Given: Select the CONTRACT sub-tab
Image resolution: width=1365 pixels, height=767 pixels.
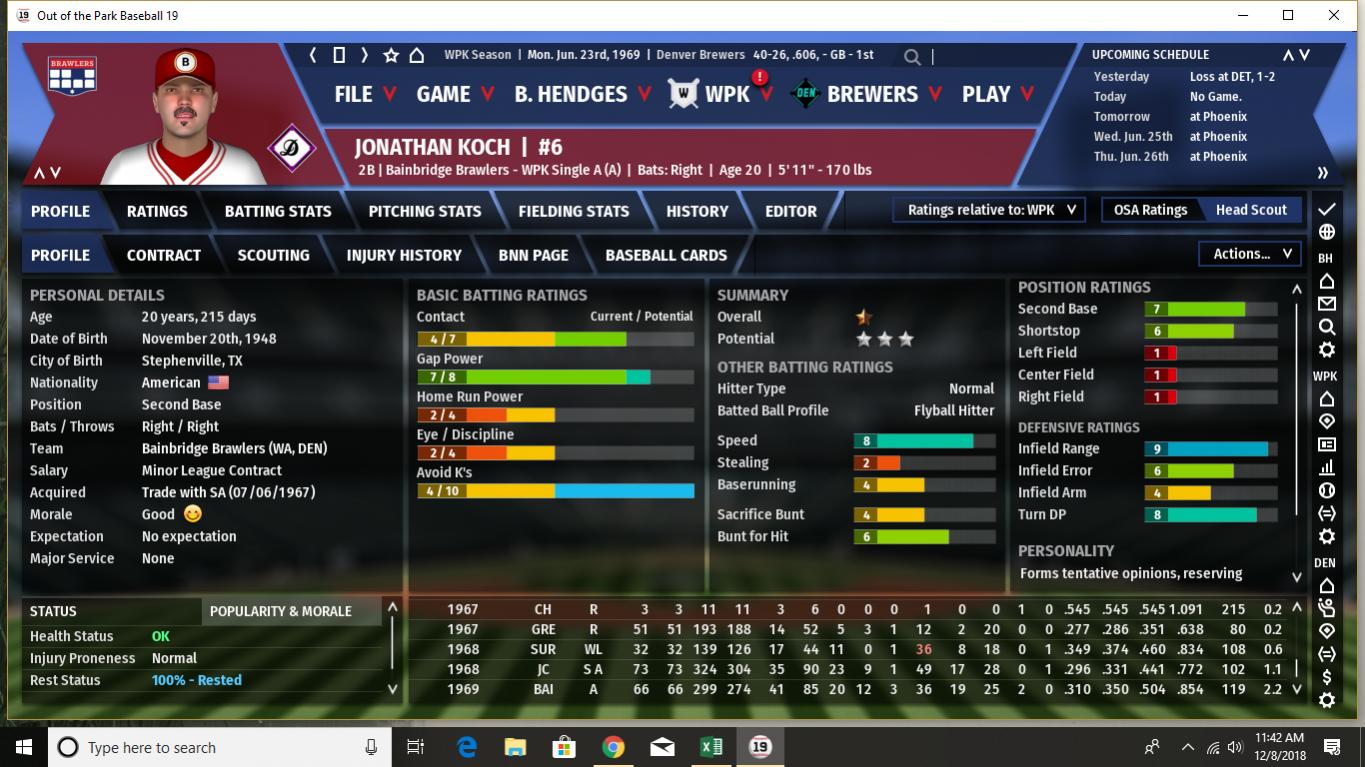Looking at the screenshot, I should [x=164, y=255].
